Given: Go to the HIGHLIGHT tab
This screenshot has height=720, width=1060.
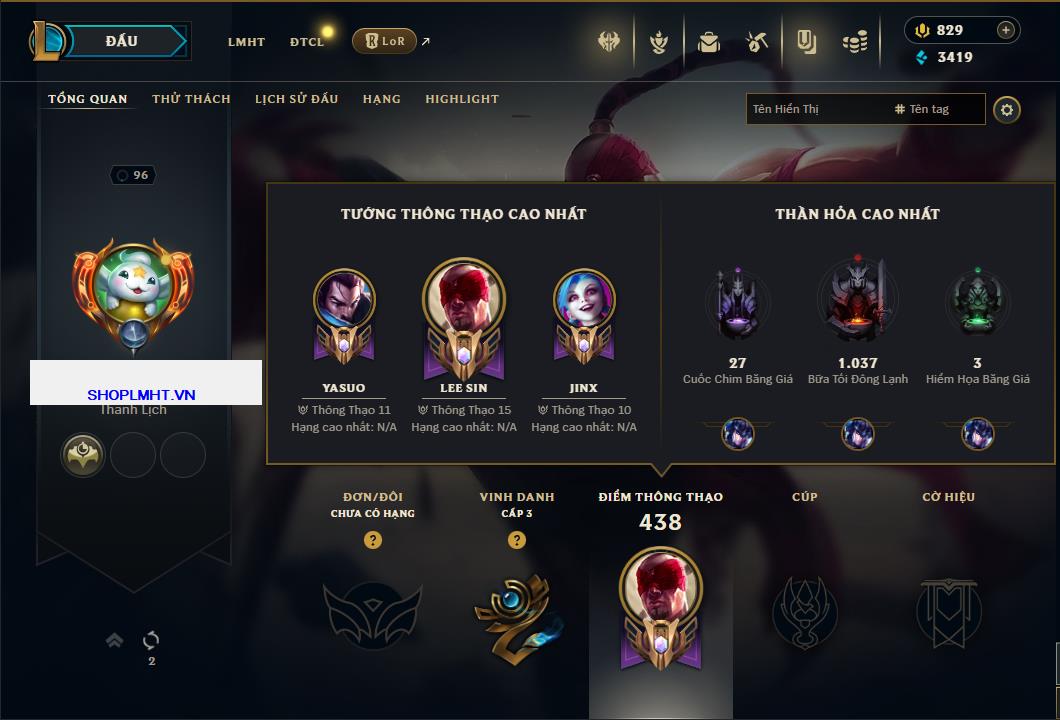Looking at the screenshot, I should [462, 99].
